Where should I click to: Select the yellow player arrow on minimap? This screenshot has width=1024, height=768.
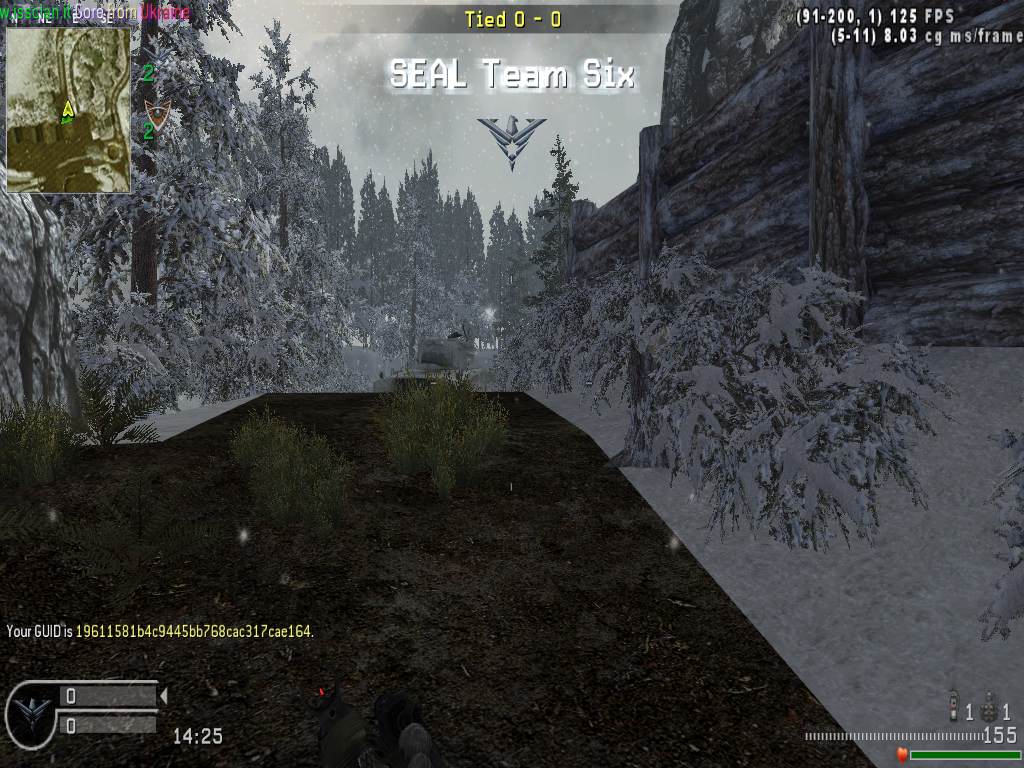(x=68, y=109)
